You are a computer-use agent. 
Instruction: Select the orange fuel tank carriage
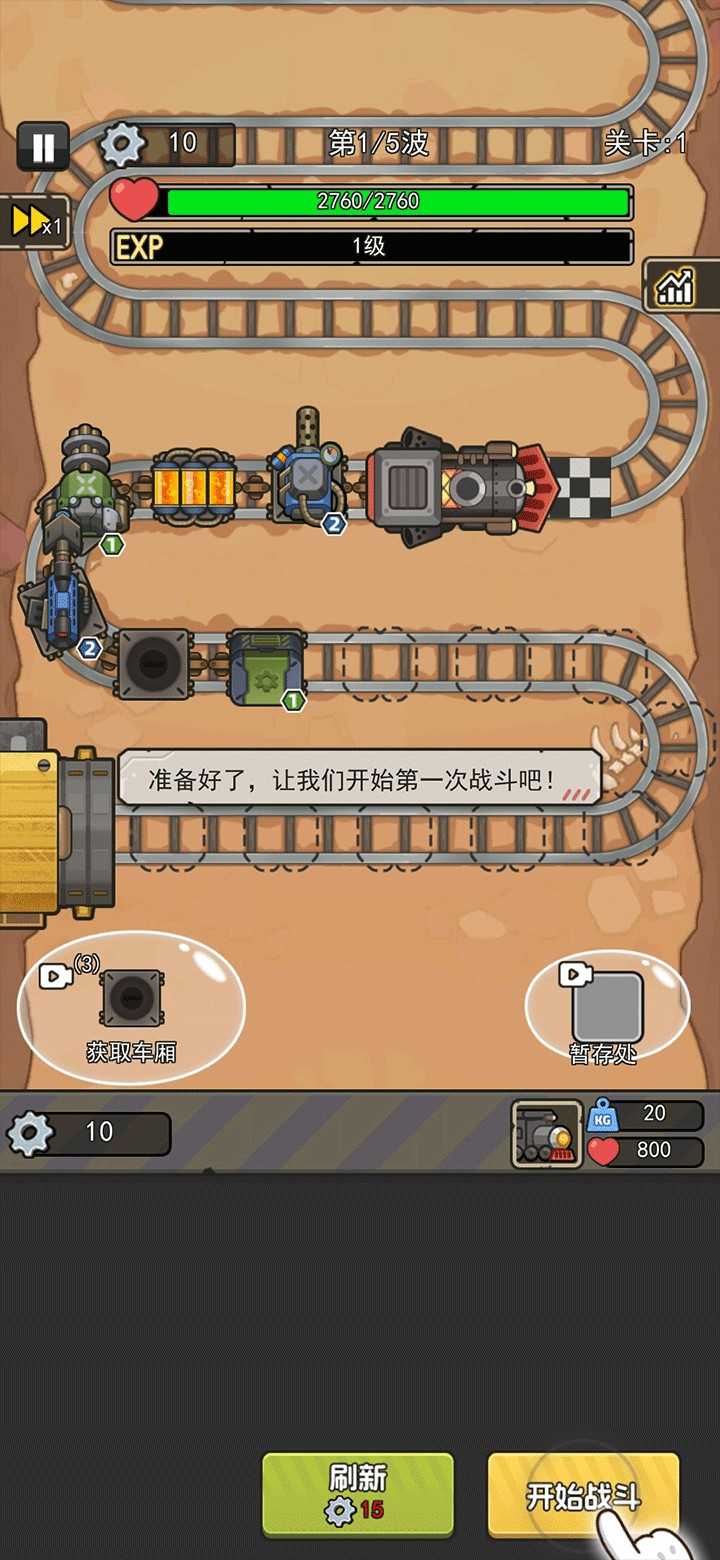[194, 486]
